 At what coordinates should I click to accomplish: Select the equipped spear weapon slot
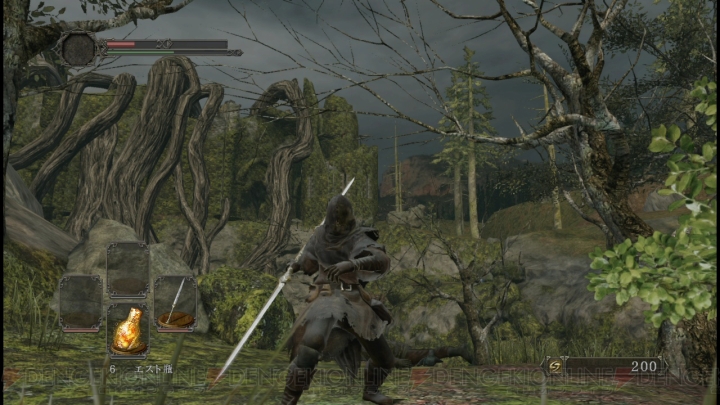pos(175,303)
